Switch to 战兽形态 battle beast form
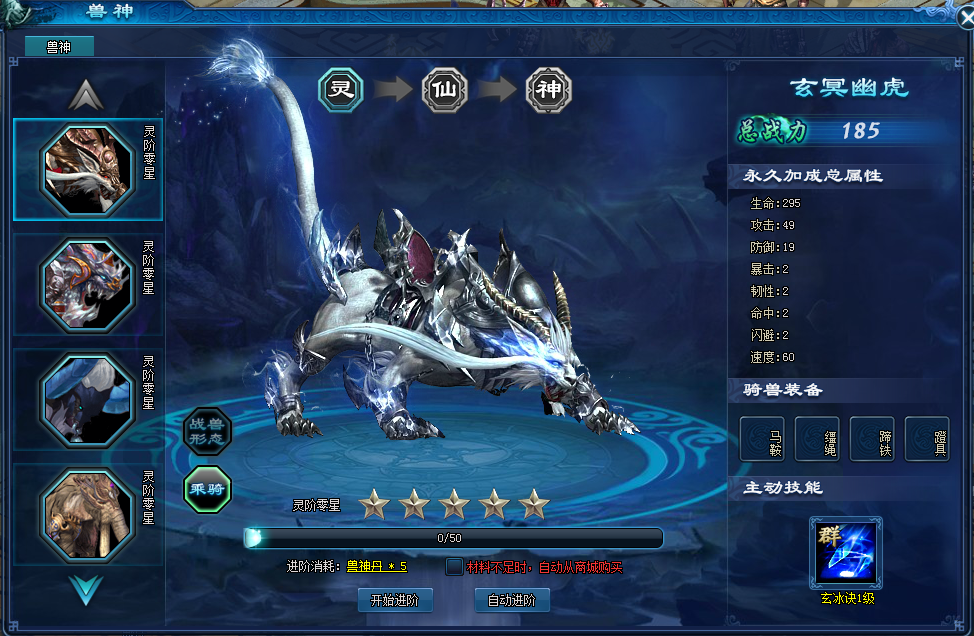The height and width of the screenshot is (636, 974). tap(207, 432)
